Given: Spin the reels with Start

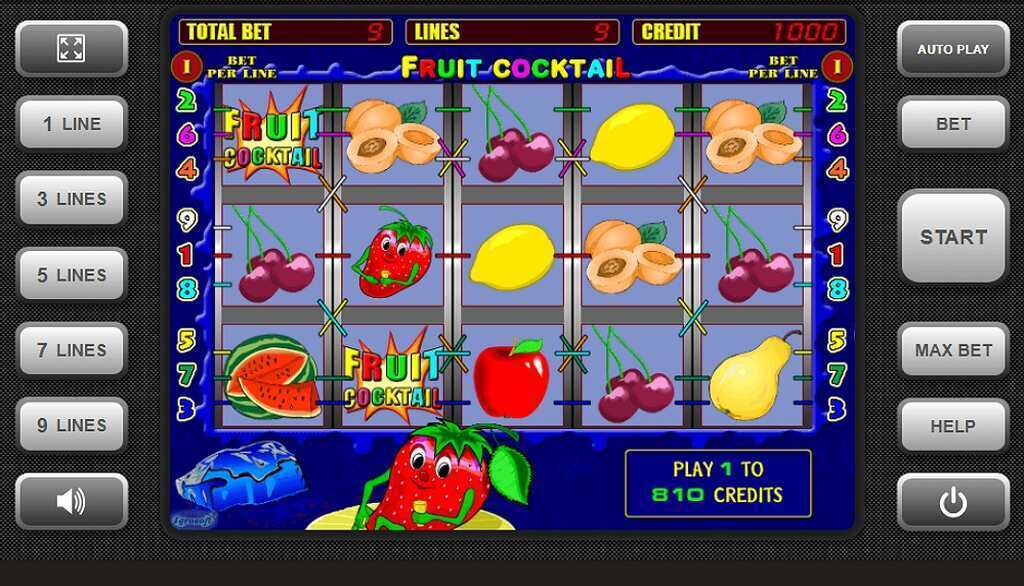Looking at the screenshot, I should point(953,237).
